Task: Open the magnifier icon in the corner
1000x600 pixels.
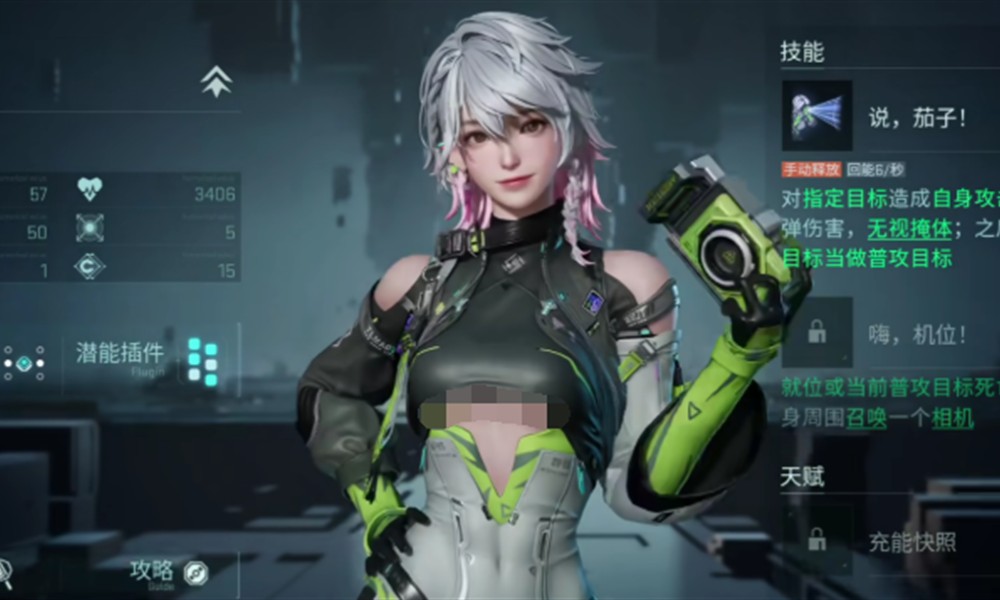Action: pyautogui.click(x=5, y=571)
